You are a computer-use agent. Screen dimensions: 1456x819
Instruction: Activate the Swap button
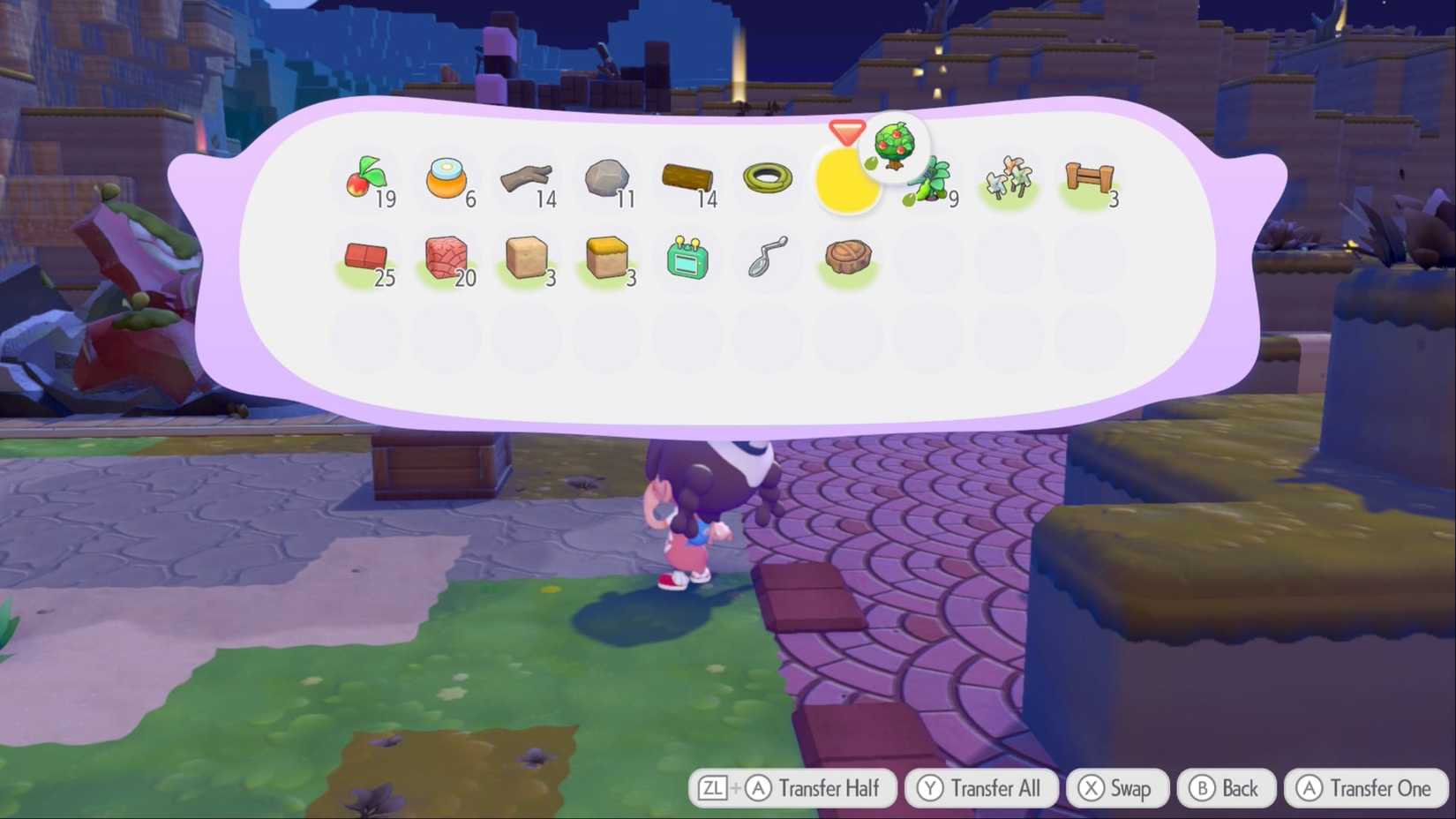1116,788
